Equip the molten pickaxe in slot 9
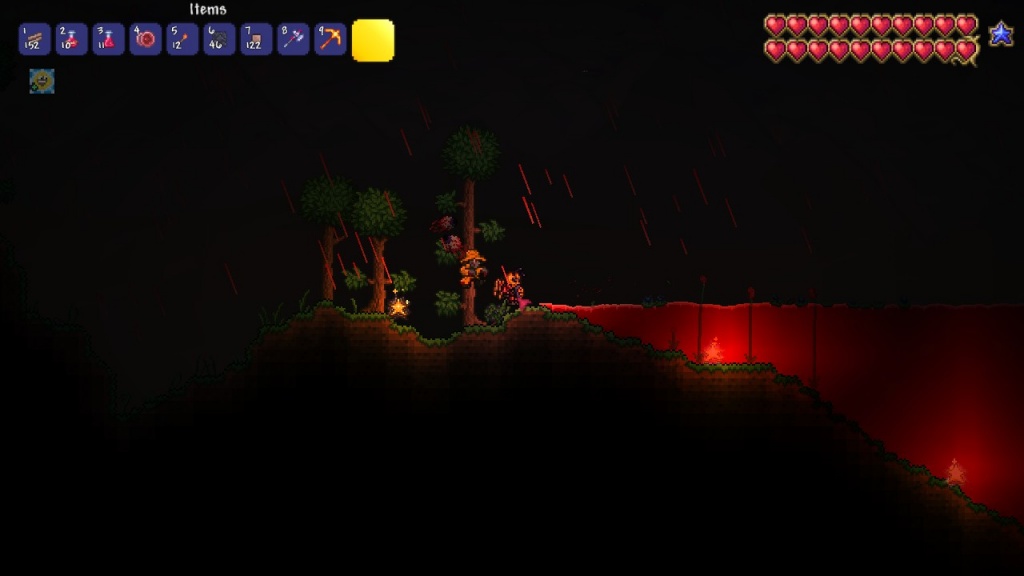 tap(330, 39)
